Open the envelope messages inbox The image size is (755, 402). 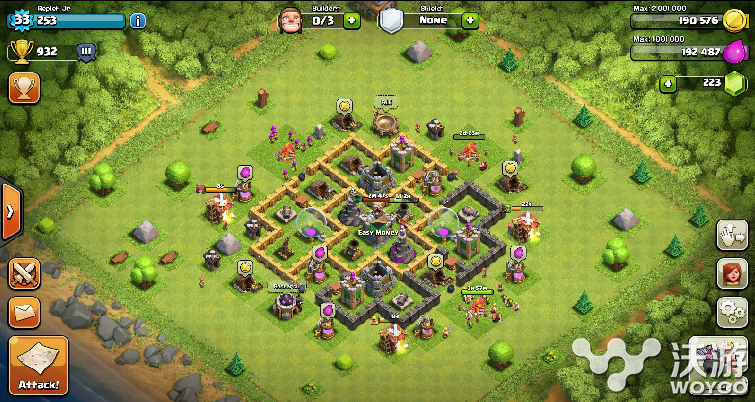(24, 313)
